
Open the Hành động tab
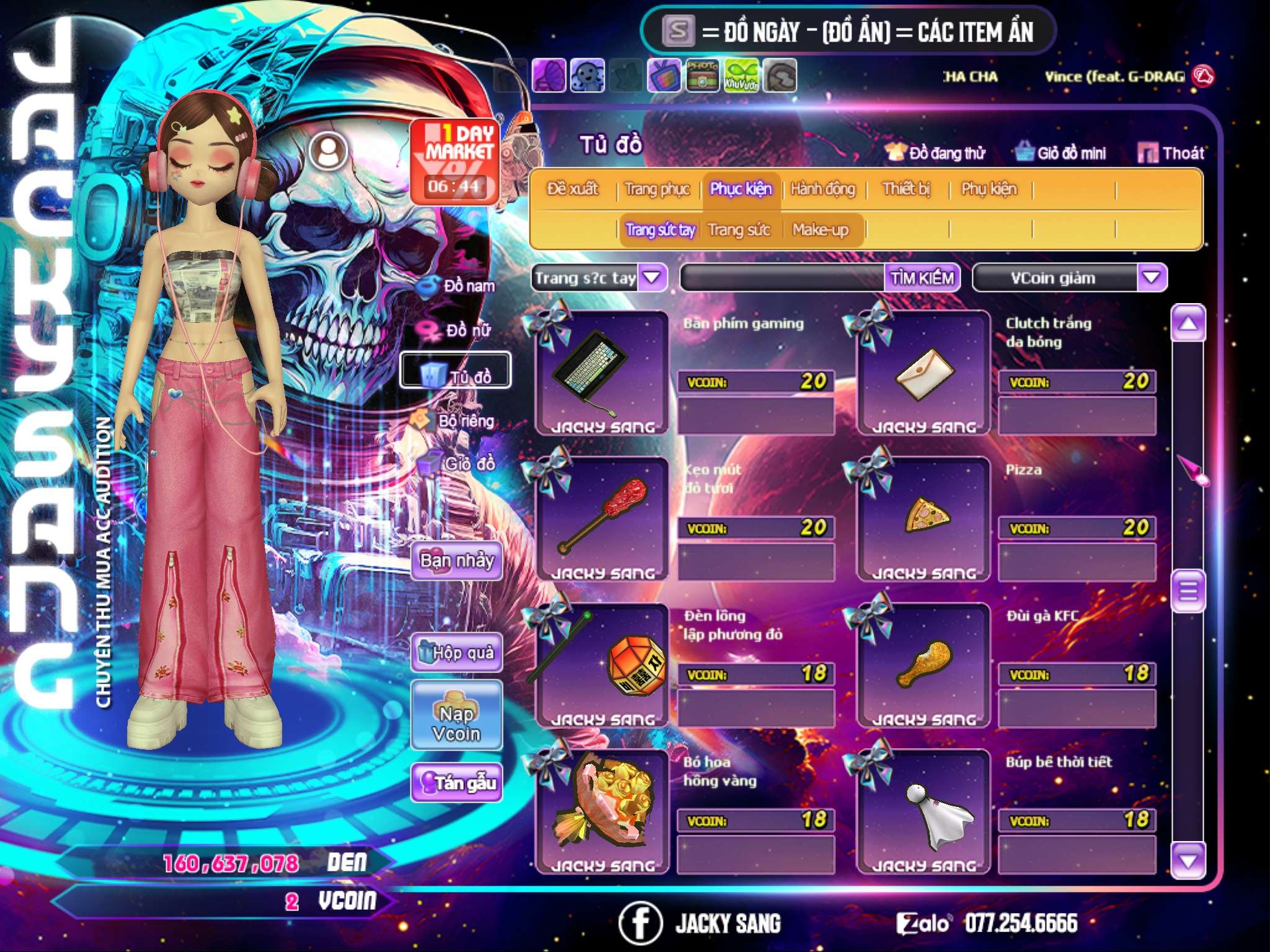[822, 189]
